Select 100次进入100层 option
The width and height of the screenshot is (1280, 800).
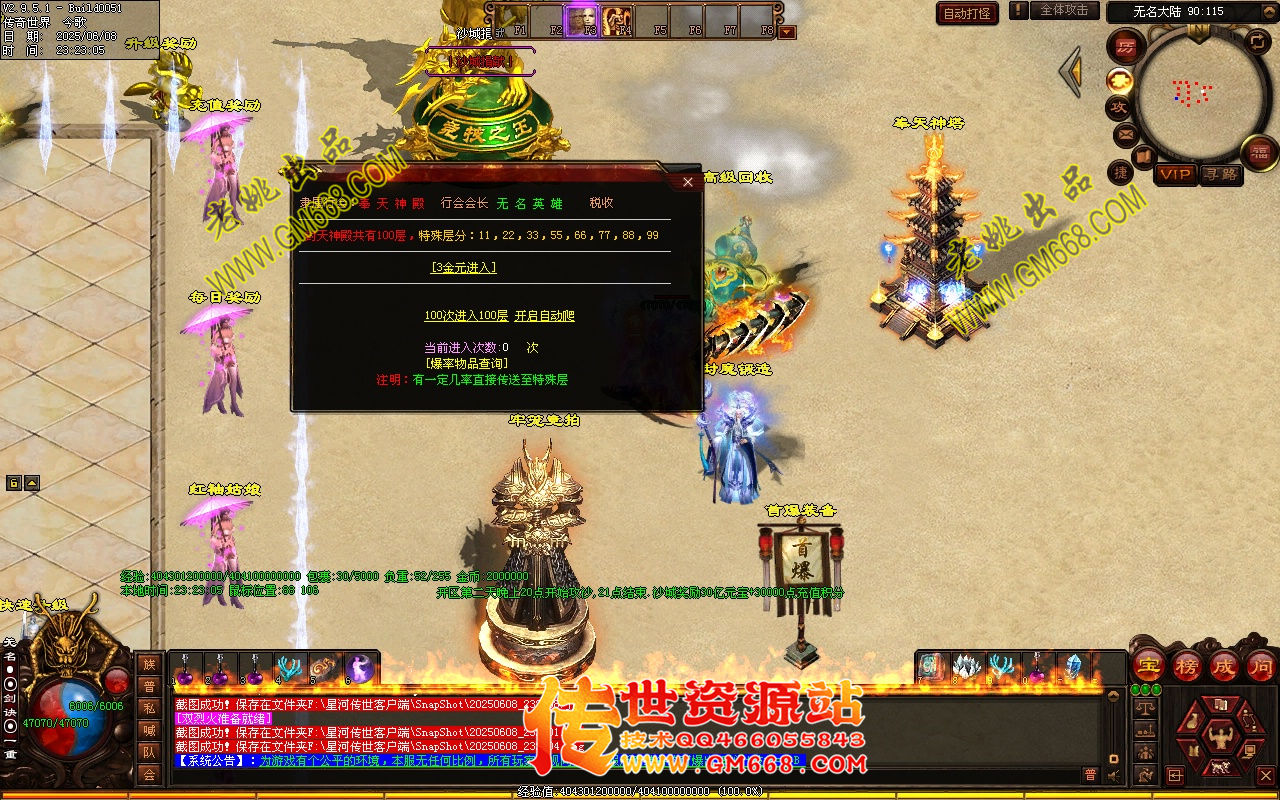[466, 316]
